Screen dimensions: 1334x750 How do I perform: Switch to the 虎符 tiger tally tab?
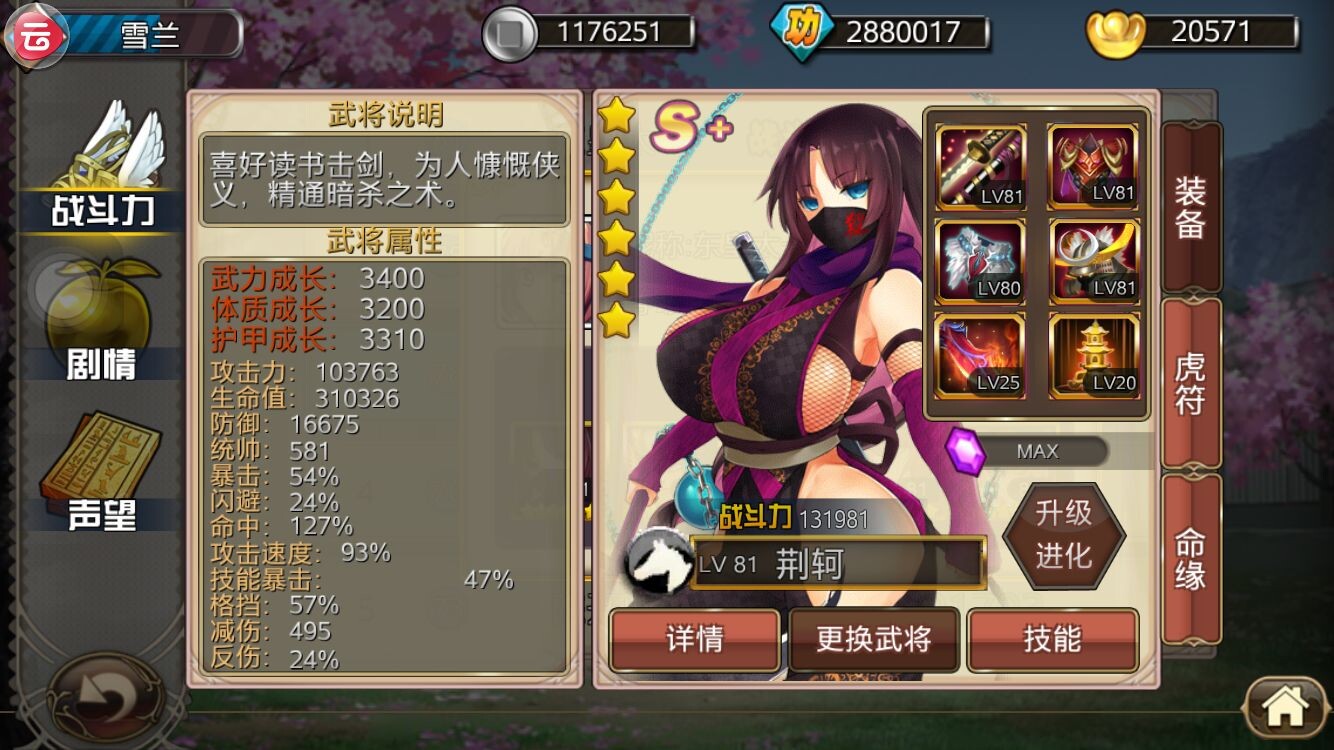coord(1190,383)
